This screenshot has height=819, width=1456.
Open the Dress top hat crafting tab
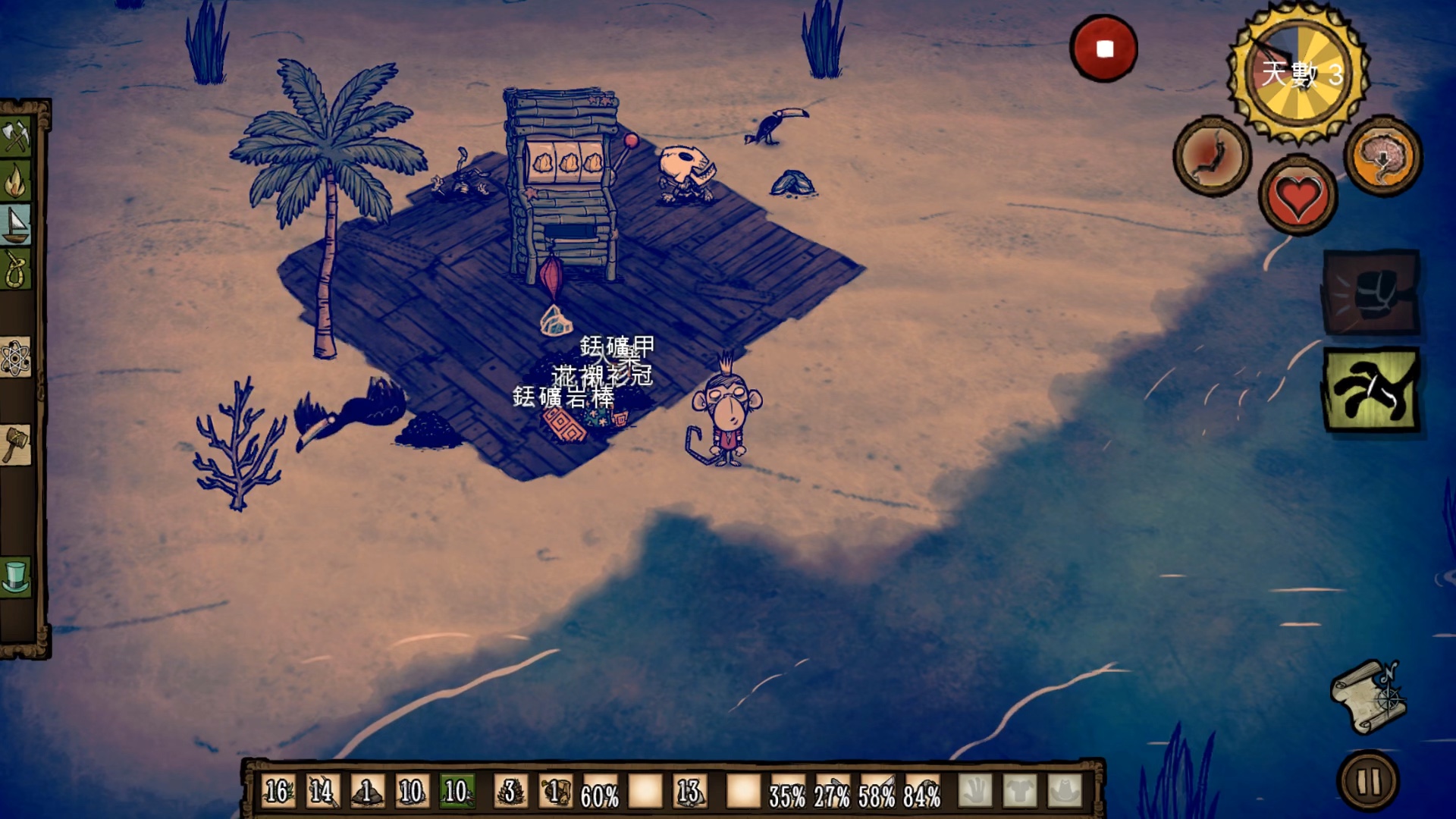15,577
